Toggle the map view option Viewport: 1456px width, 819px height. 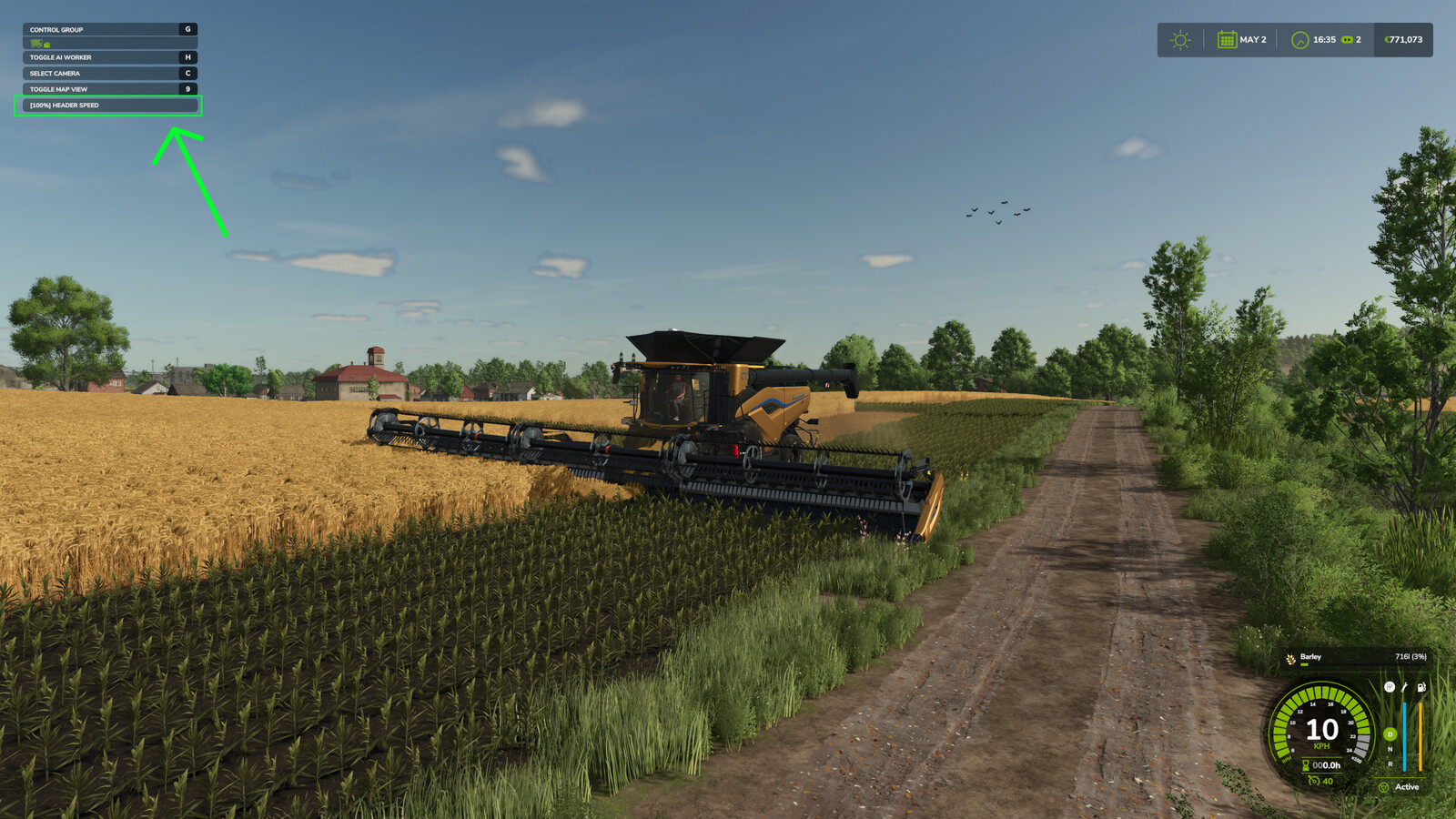tap(108, 89)
